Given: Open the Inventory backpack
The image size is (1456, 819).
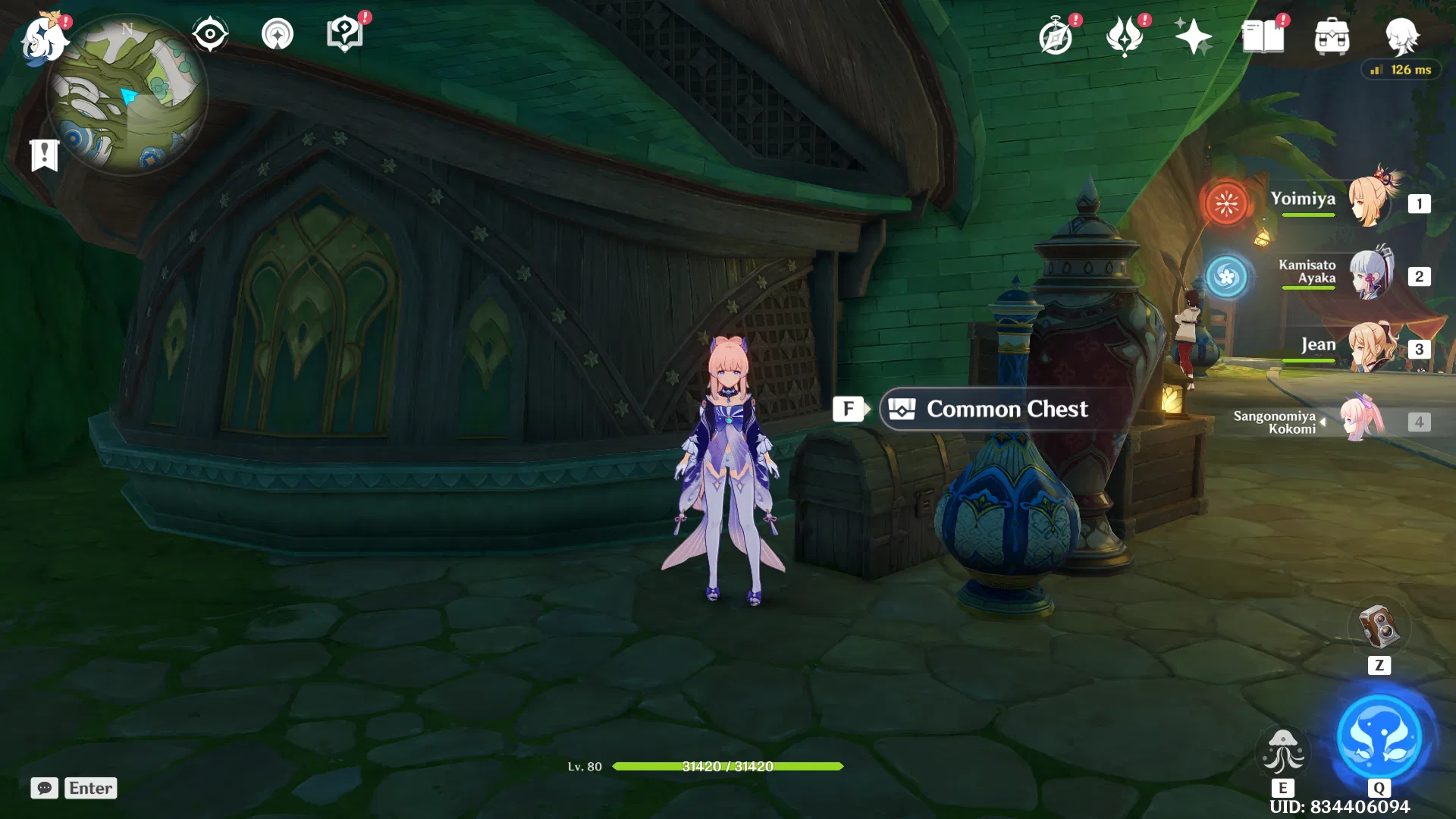Looking at the screenshot, I should coord(1333,36).
